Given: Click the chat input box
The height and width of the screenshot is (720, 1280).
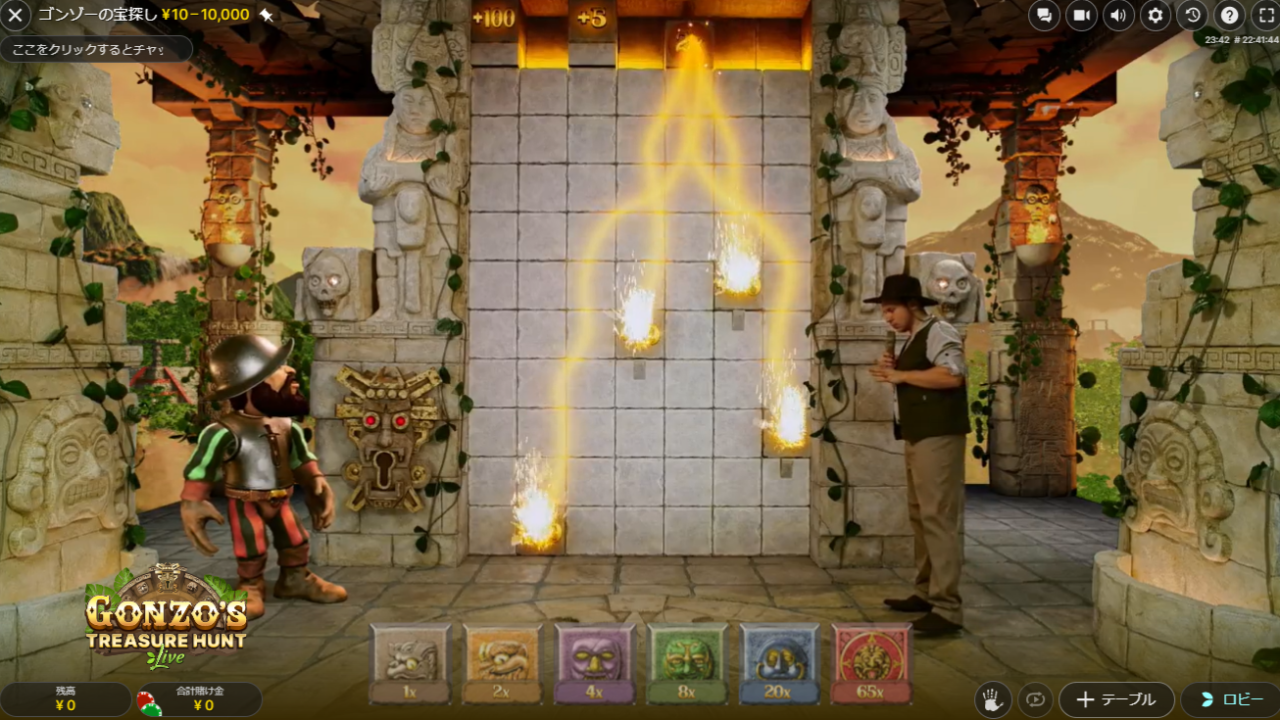Looking at the screenshot, I should point(95,49).
